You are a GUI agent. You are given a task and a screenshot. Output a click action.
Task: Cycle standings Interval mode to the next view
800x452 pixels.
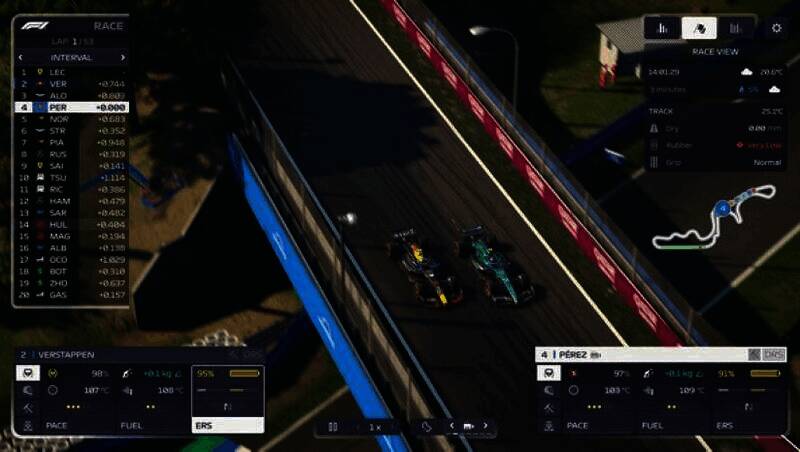pyautogui.click(x=123, y=57)
